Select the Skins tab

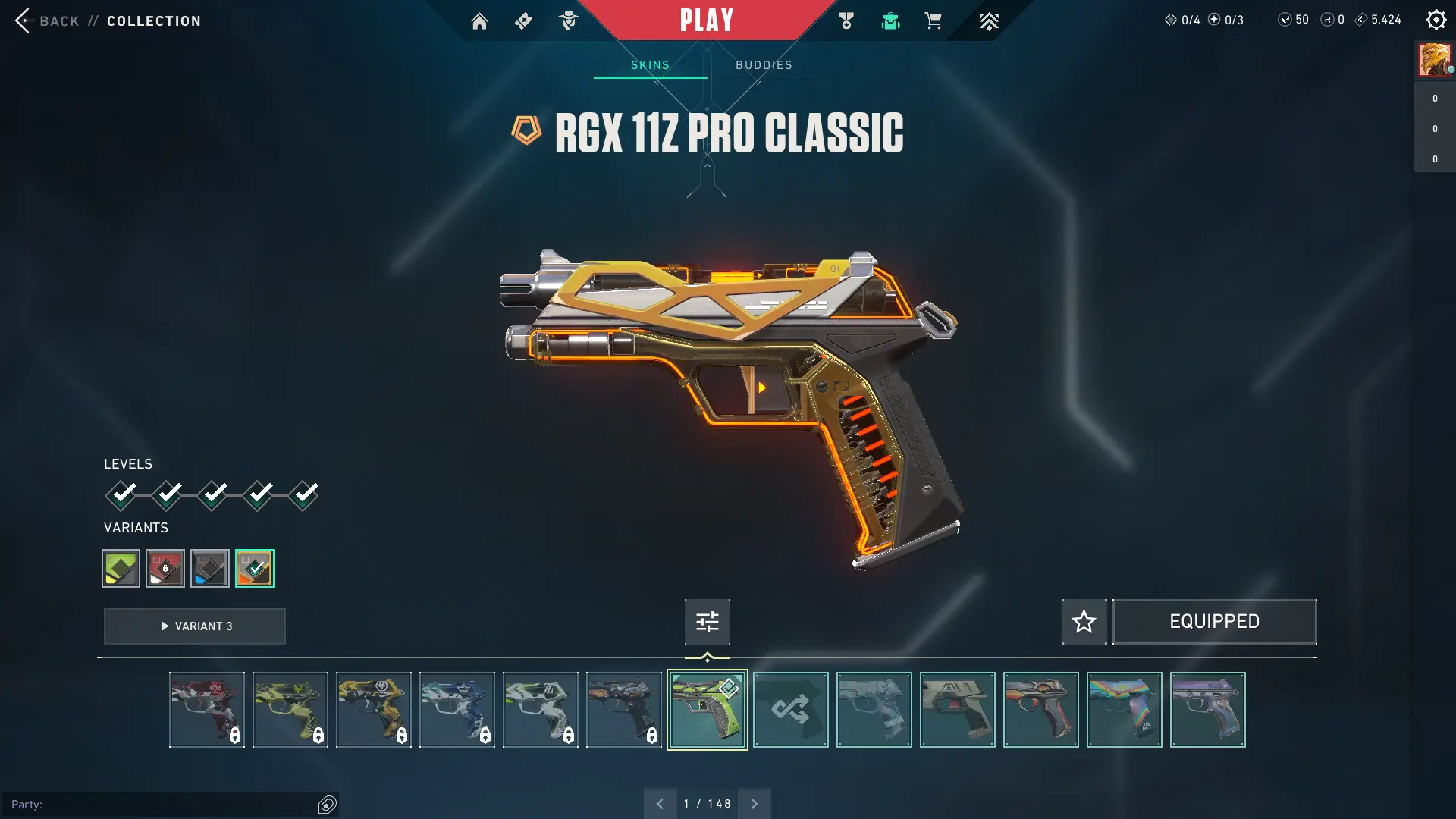click(x=650, y=65)
